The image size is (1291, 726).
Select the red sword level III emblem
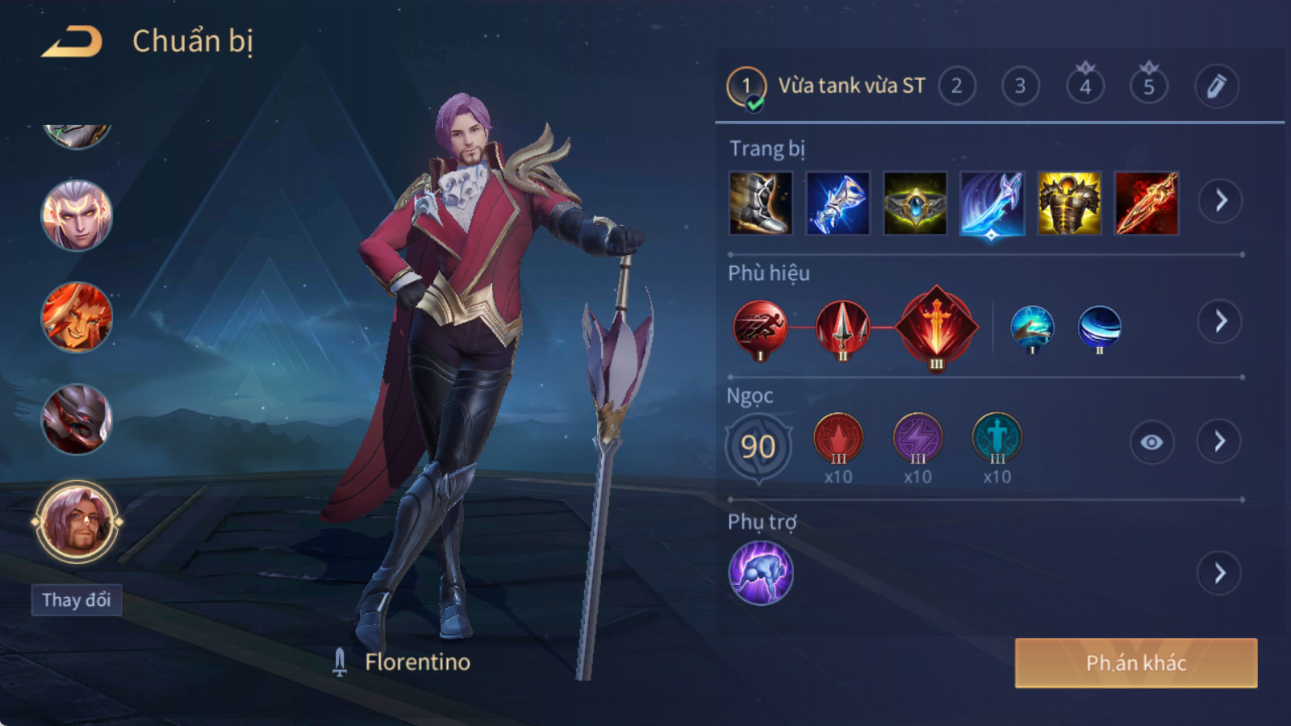tap(936, 326)
